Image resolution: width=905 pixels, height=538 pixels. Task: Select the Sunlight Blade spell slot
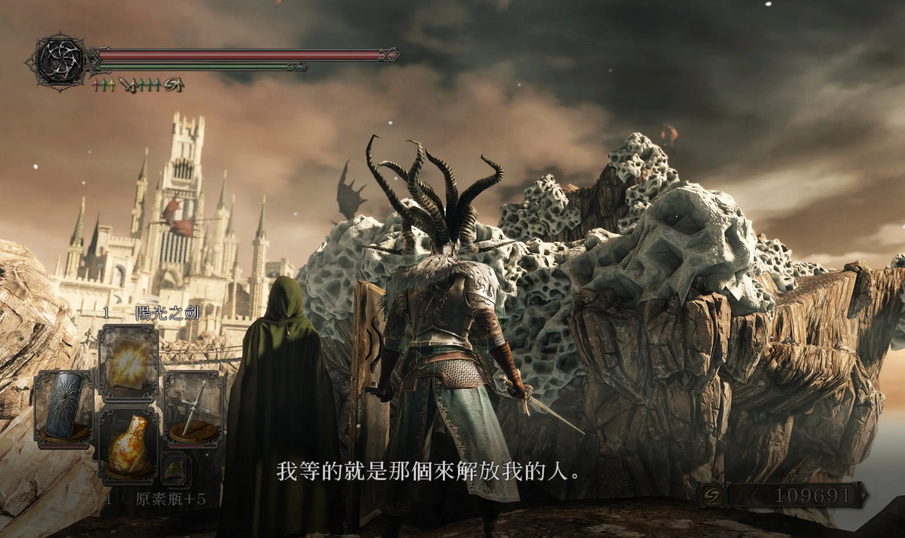click(x=129, y=362)
